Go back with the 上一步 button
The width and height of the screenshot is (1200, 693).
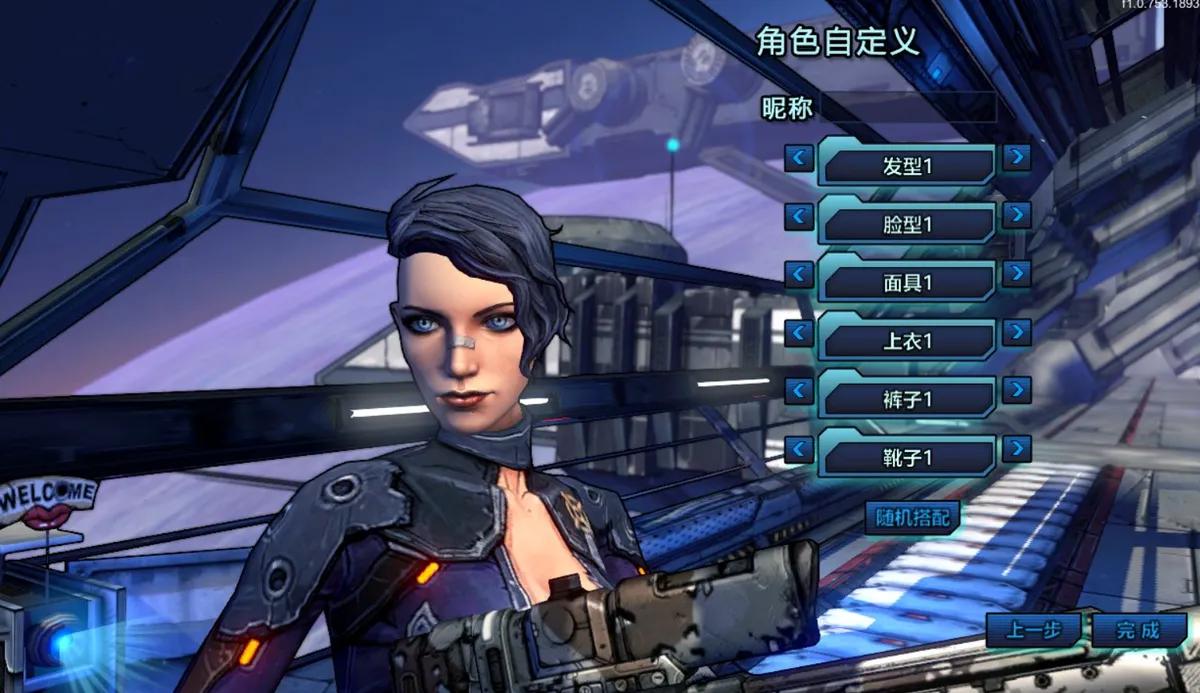pyautogui.click(x=1033, y=630)
